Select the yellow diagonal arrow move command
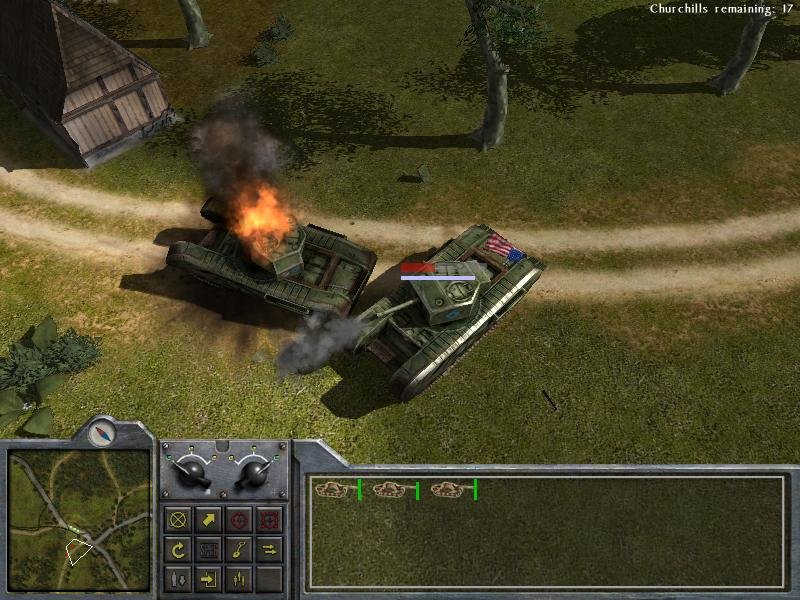The height and width of the screenshot is (600, 800). (x=209, y=520)
